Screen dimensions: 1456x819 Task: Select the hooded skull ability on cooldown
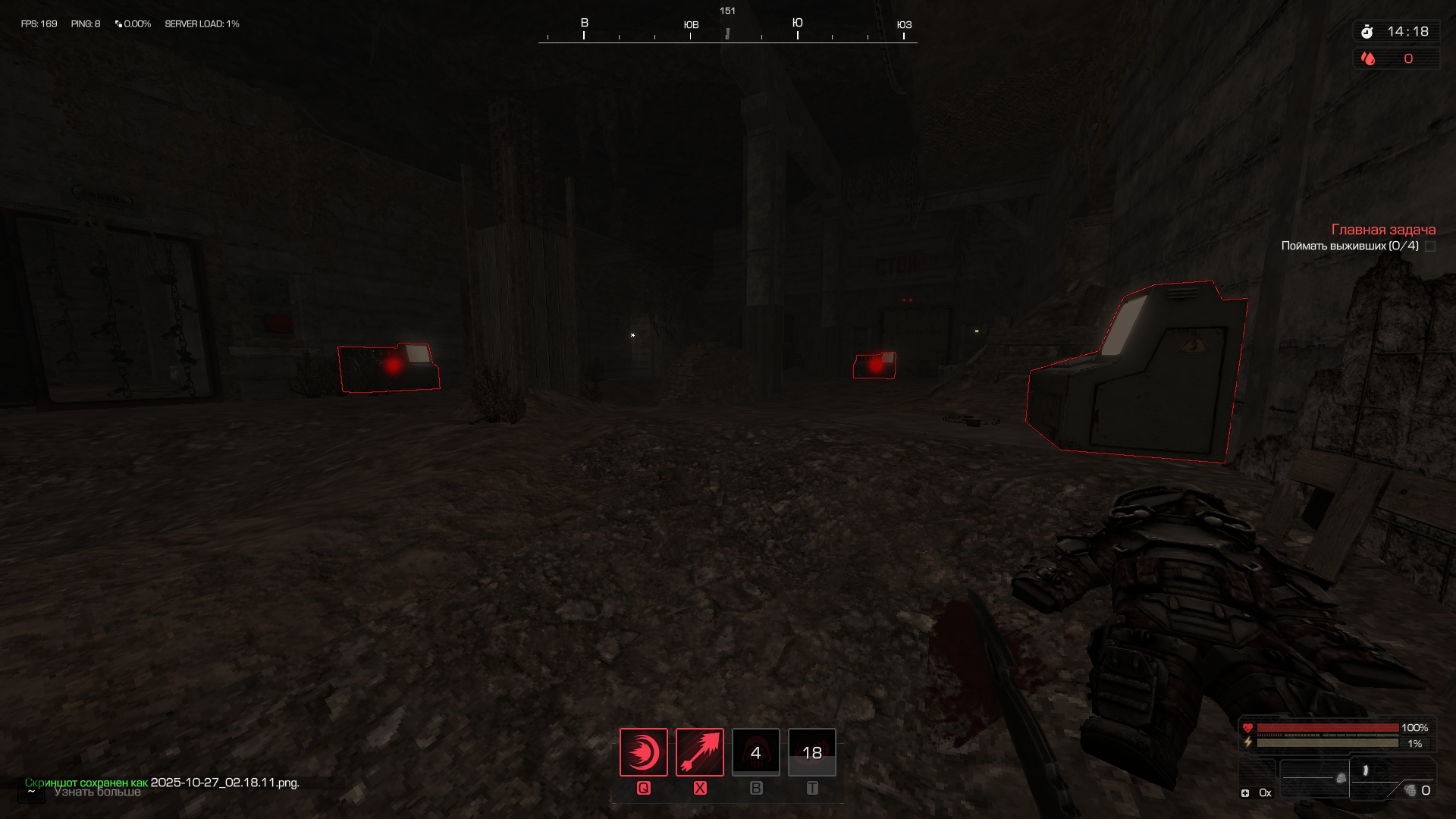pos(755,752)
